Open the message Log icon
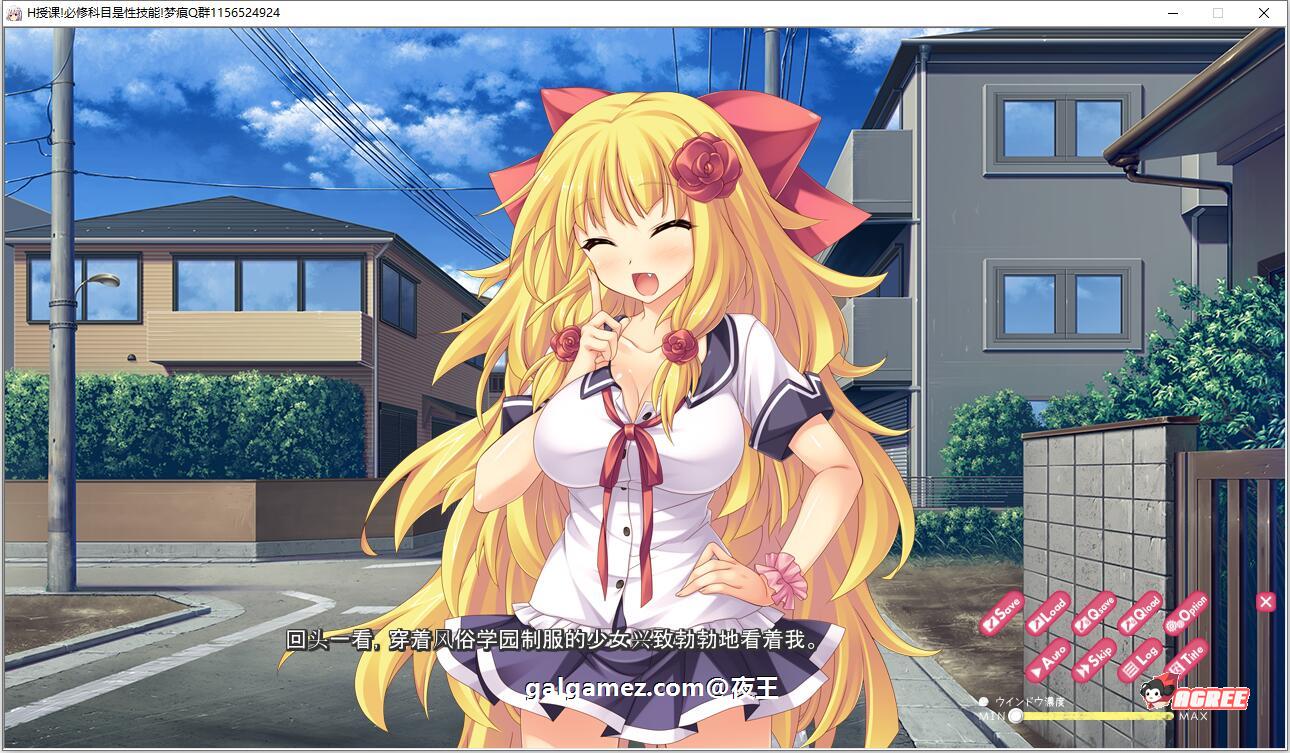The image size is (1290, 753). point(1139,660)
